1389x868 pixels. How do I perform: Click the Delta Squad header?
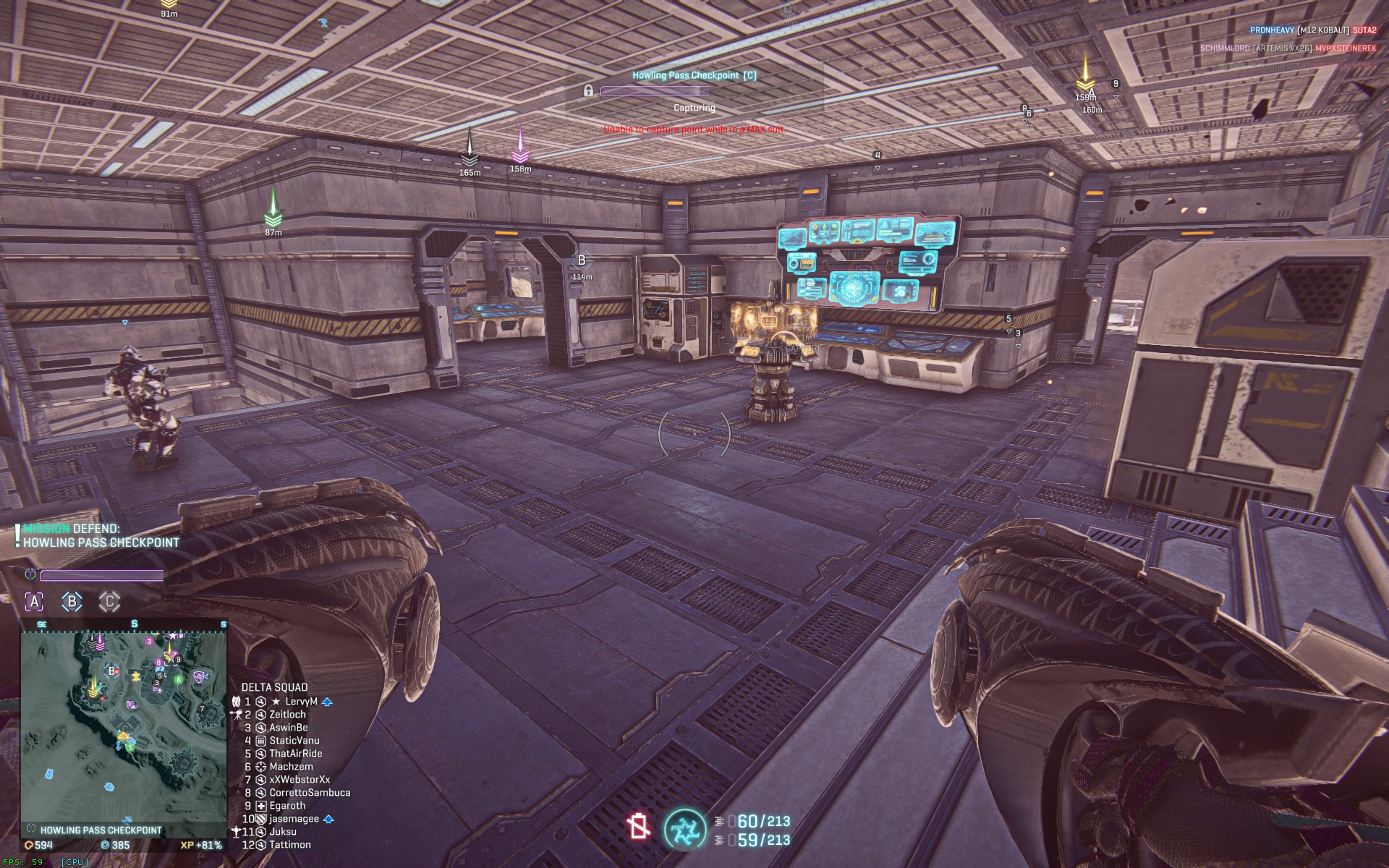(x=274, y=687)
